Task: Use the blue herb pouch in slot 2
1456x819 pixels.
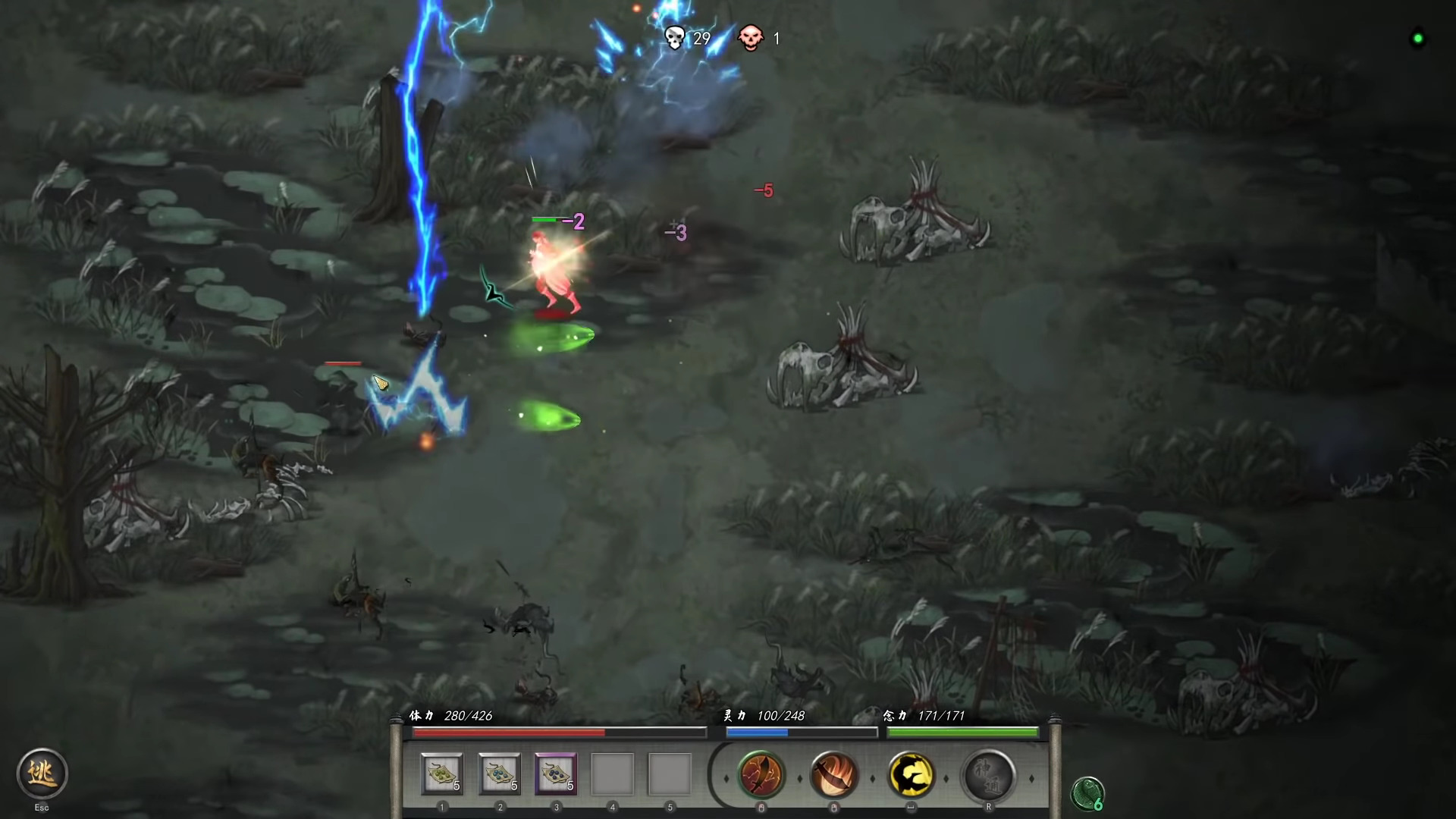Action: point(498,772)
